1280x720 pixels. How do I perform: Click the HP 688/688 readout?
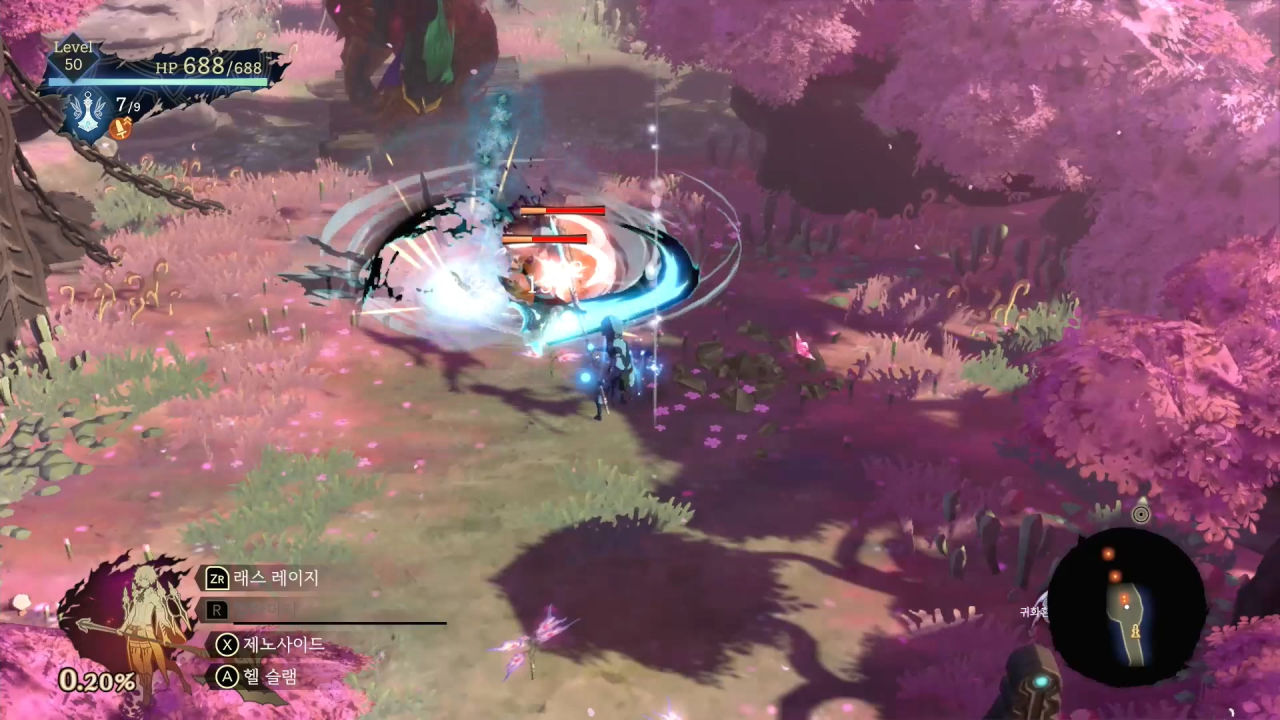[x=210, y=67]
